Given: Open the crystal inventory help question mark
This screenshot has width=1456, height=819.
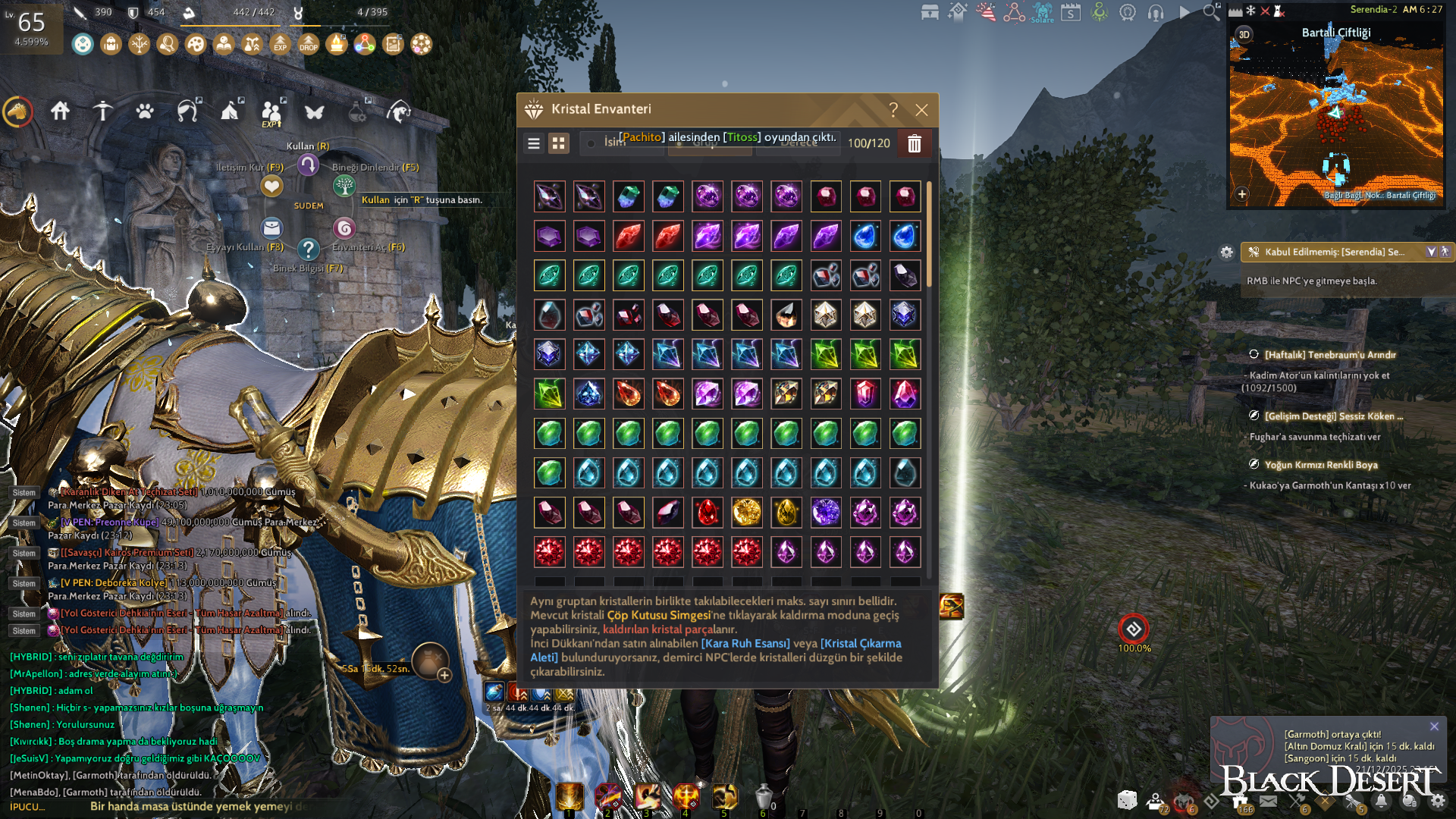Looking at the screenshot, I should pos(893,110).
